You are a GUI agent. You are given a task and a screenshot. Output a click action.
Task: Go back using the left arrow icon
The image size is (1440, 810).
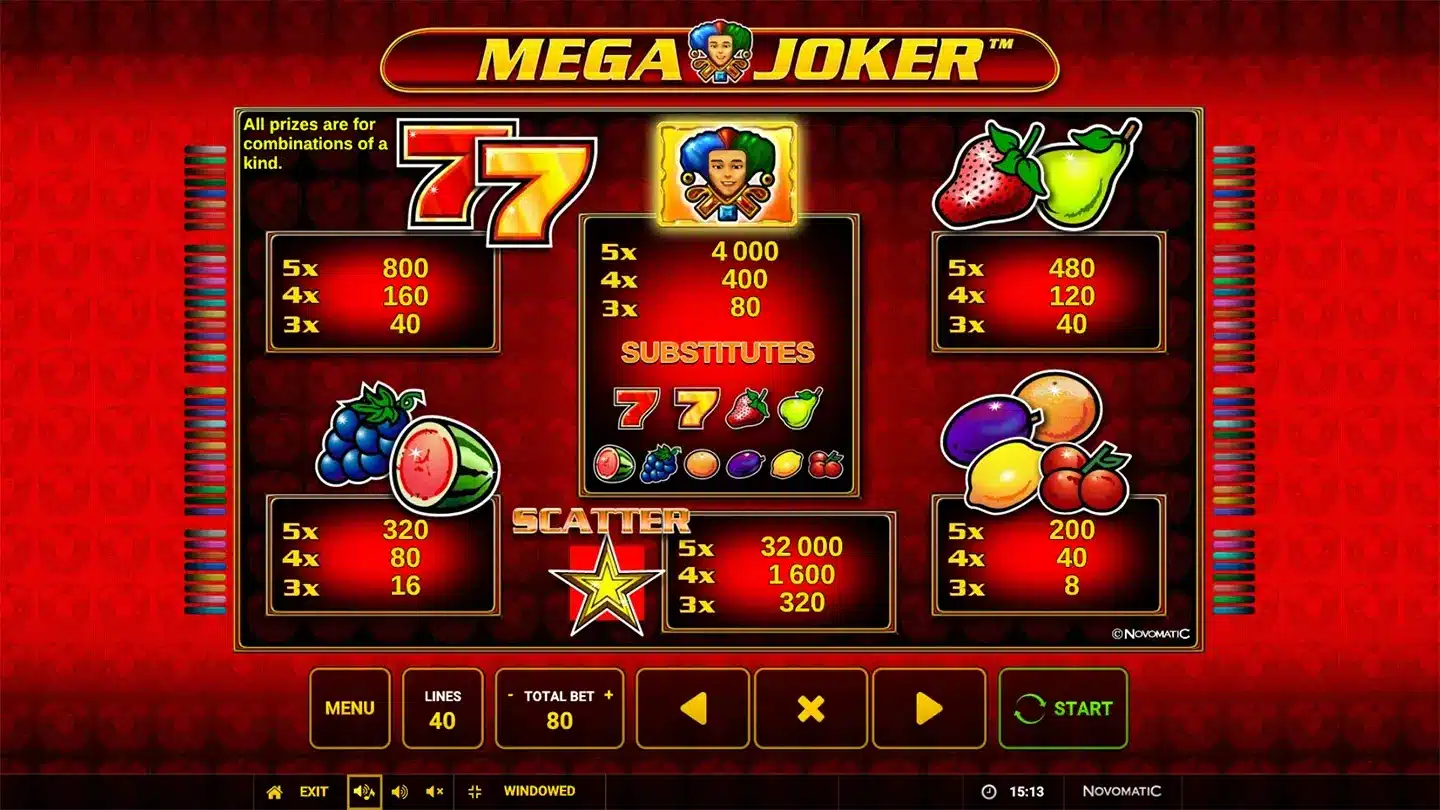[x=693, y=708]
